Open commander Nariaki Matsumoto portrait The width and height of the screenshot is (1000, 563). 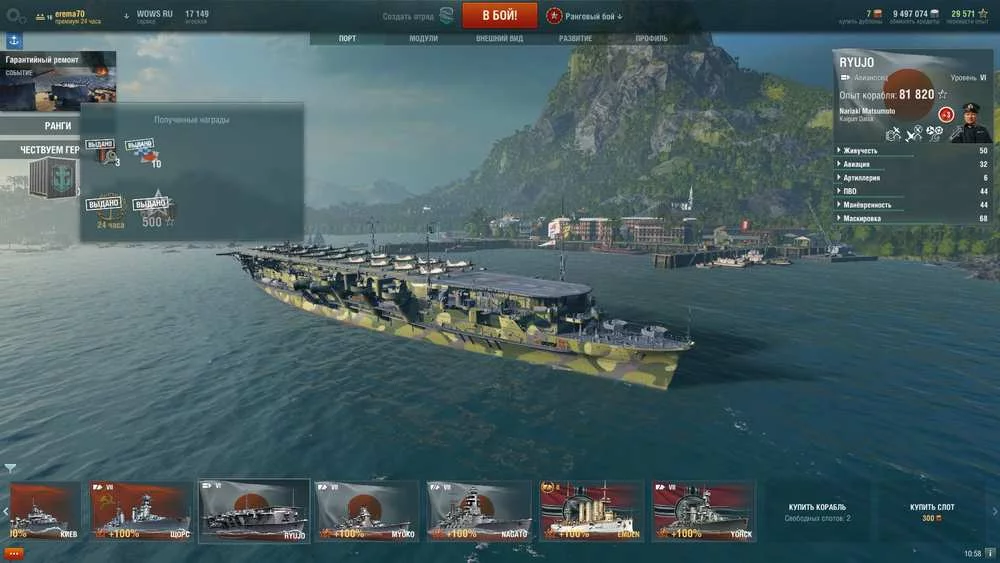click(969, 122)
